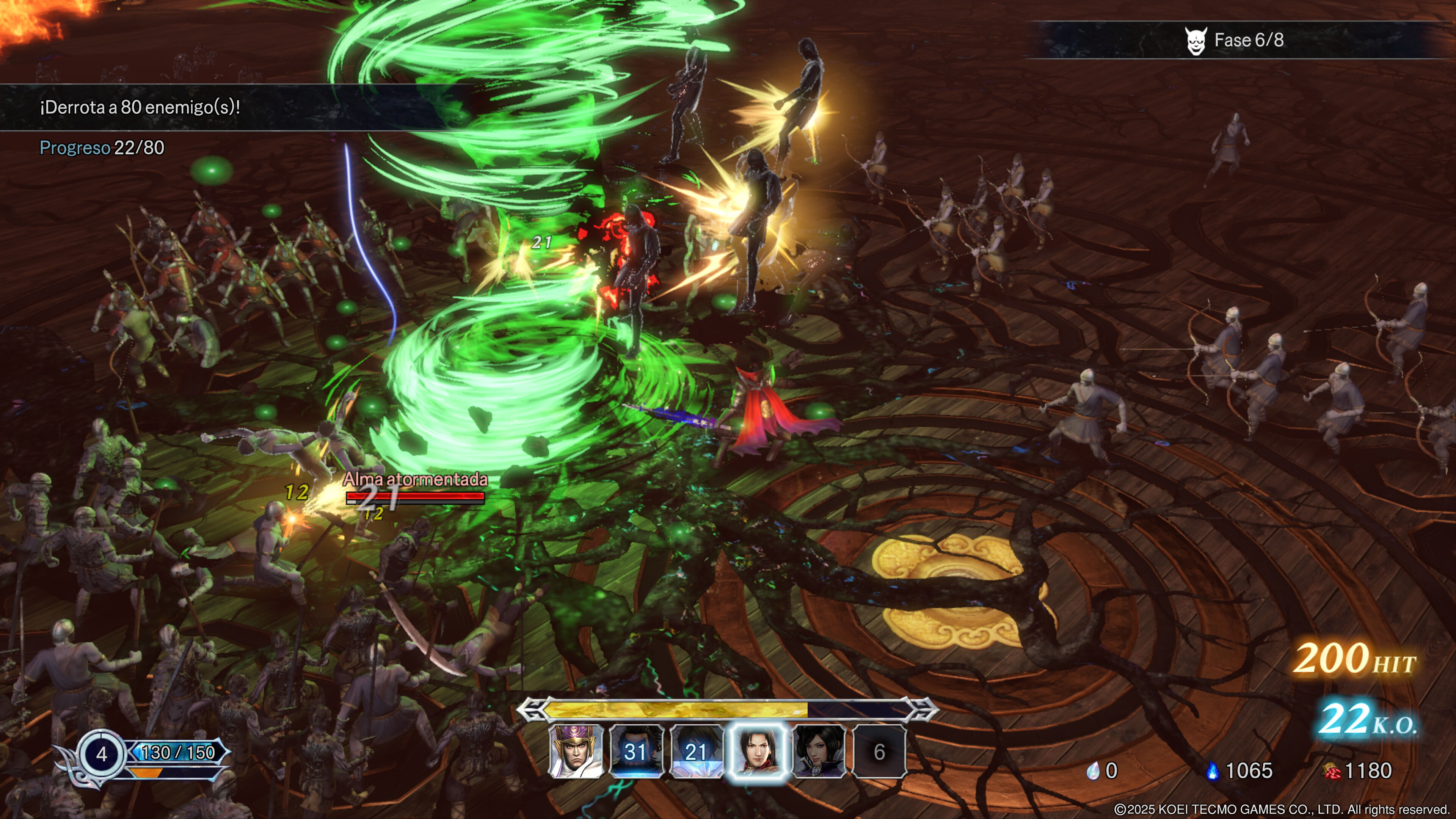Switch to the dark-haired woman portrait
The width and height of the screenshot is (1456, 819).
point(819,751)
